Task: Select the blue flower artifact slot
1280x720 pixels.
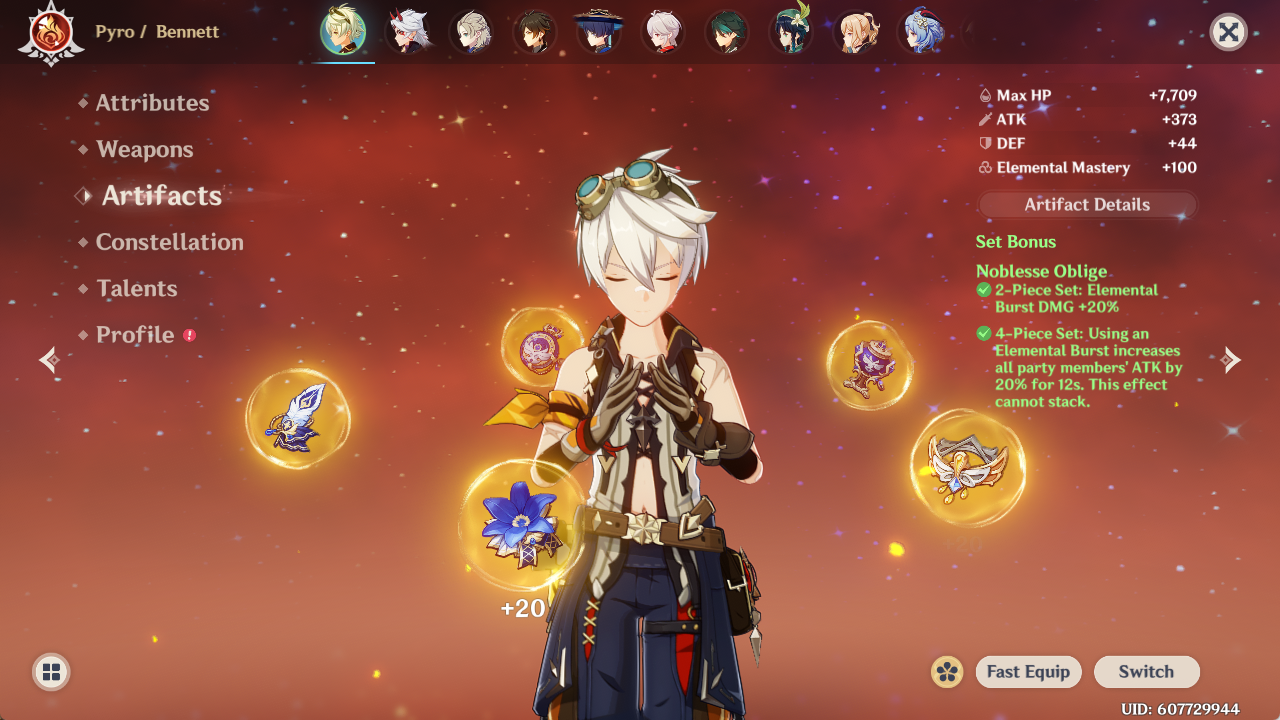Action: click(x=521, y=523)
